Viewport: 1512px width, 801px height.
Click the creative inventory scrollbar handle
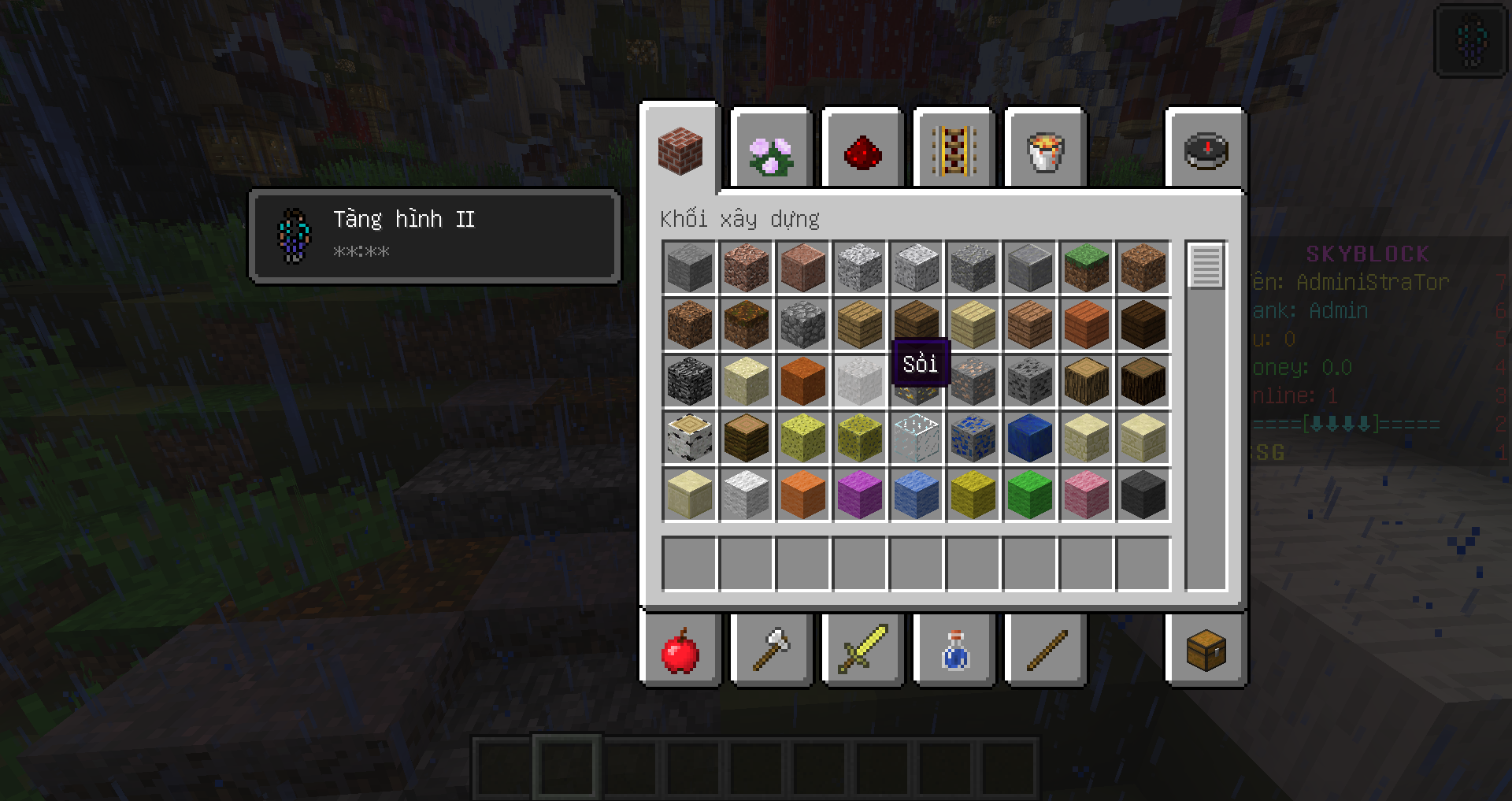[1206, 266]
